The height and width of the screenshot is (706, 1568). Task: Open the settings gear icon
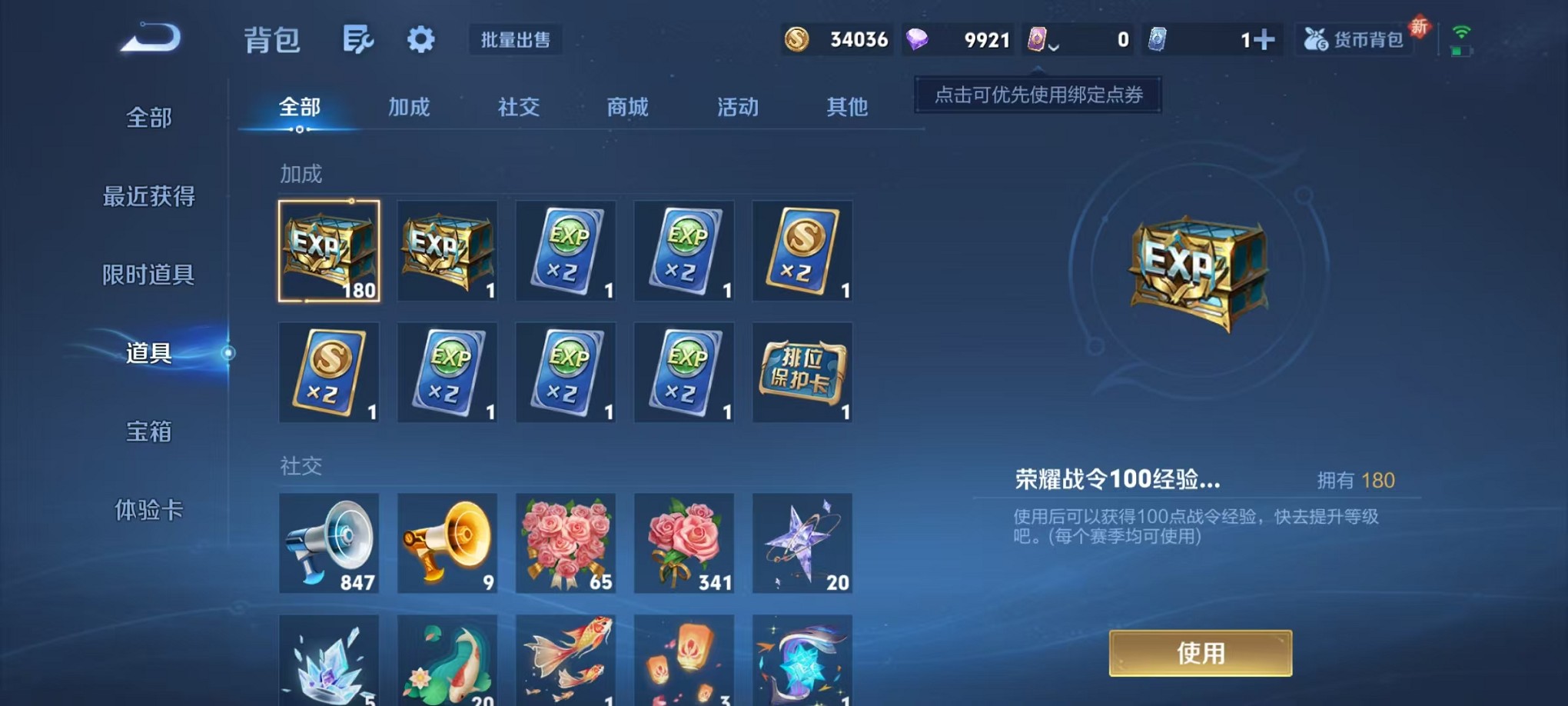tap(420, 39)
